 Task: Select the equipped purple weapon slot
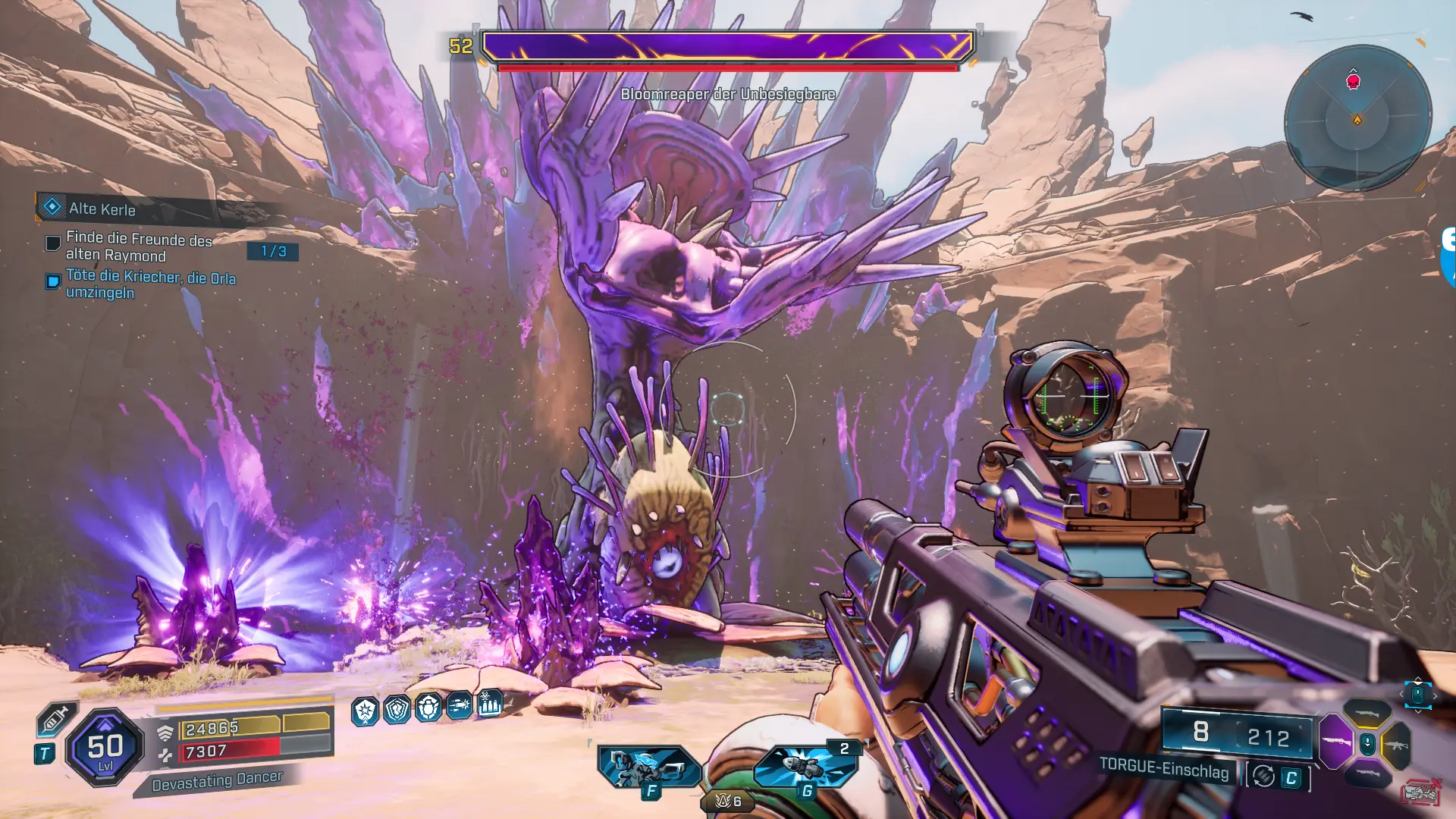point(1336,741)
